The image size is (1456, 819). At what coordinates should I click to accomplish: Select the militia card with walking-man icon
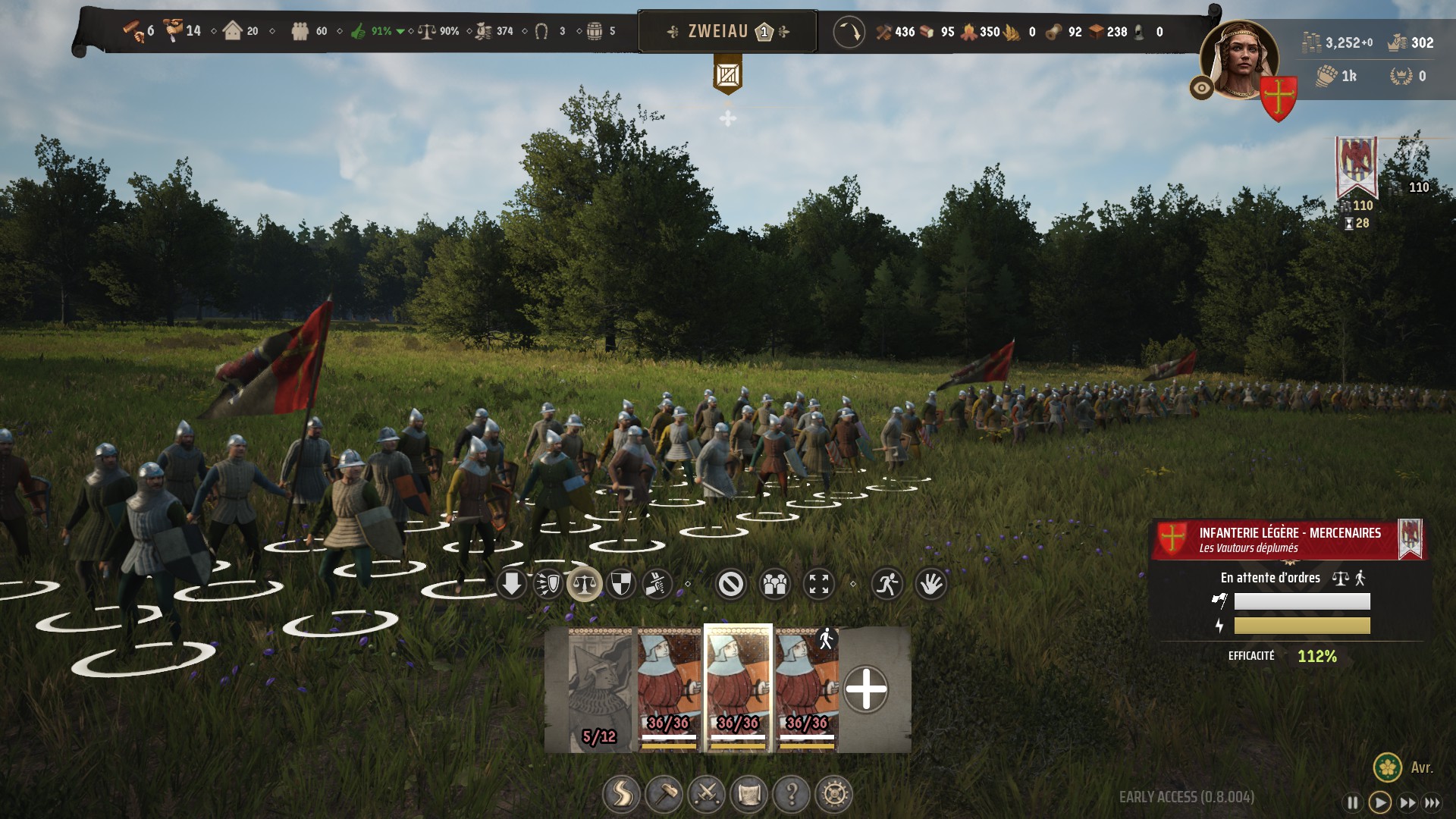[807, 690]
